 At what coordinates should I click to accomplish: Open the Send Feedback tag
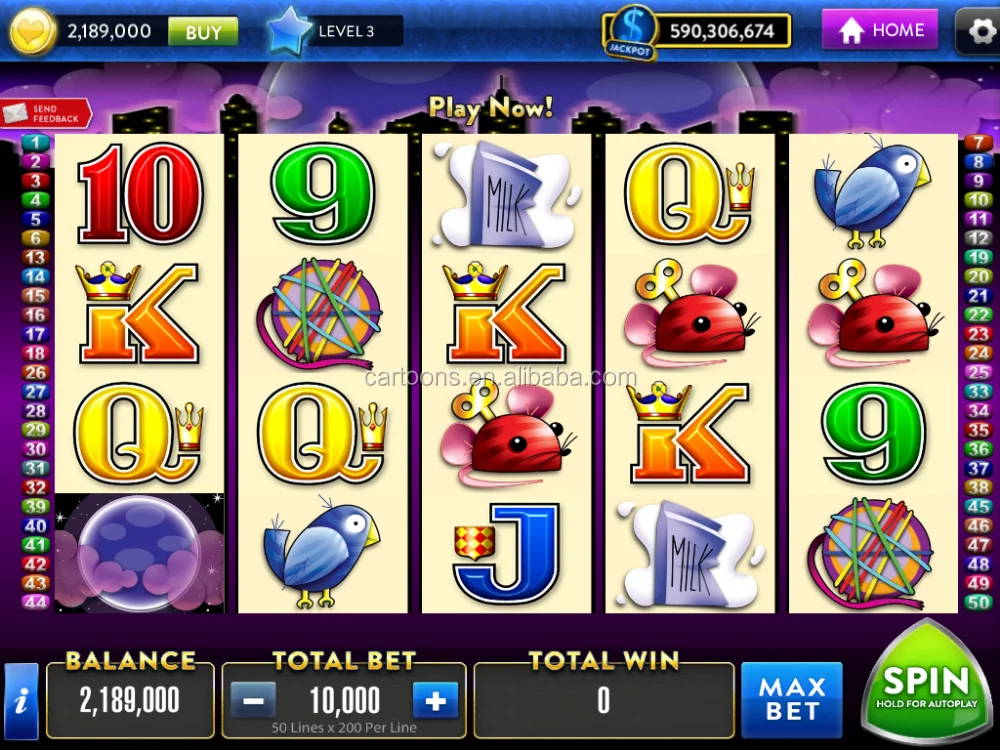pos(46,114)
